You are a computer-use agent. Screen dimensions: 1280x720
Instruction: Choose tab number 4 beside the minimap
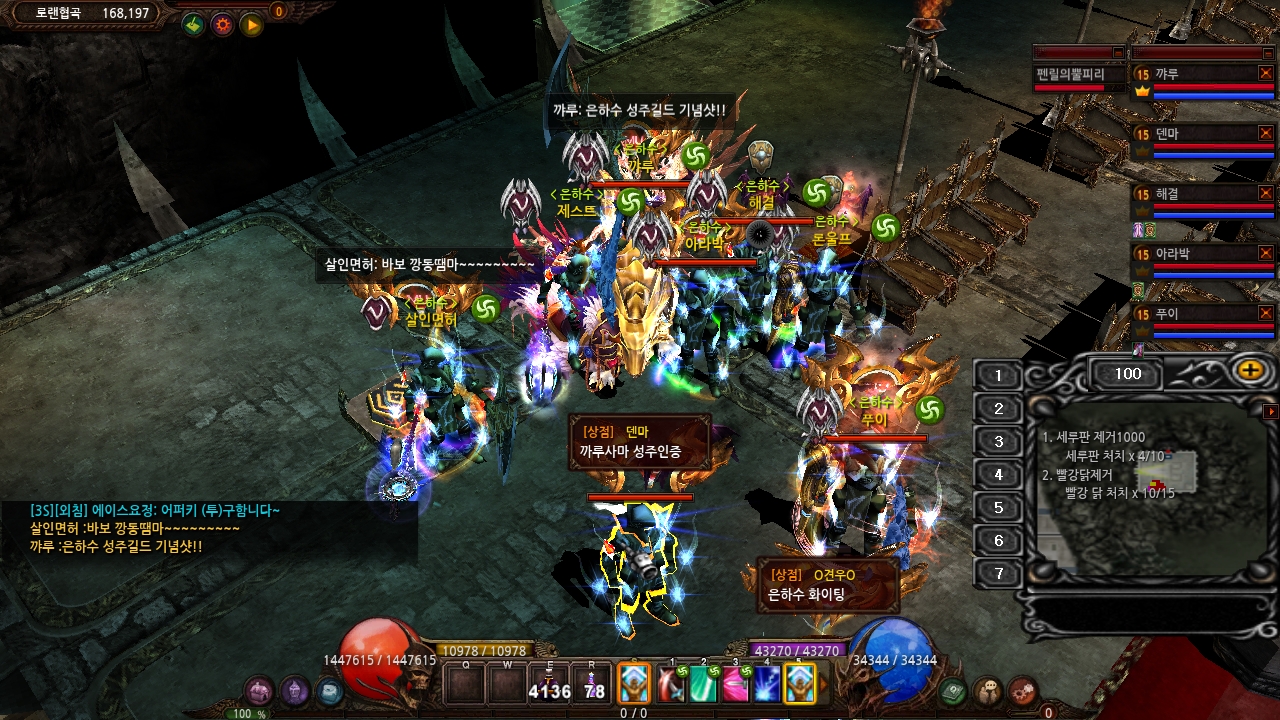point(997,475)
